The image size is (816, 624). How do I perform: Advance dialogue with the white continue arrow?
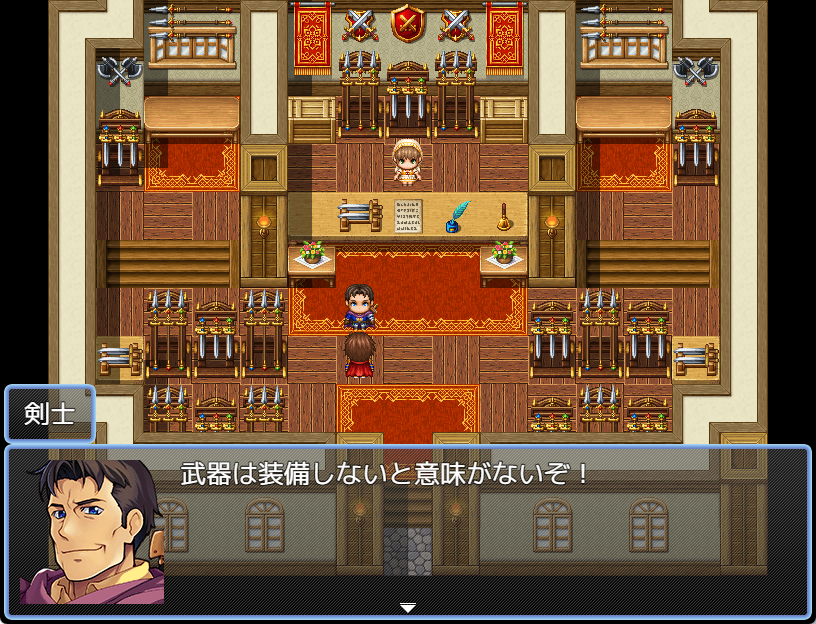[407, 607]
